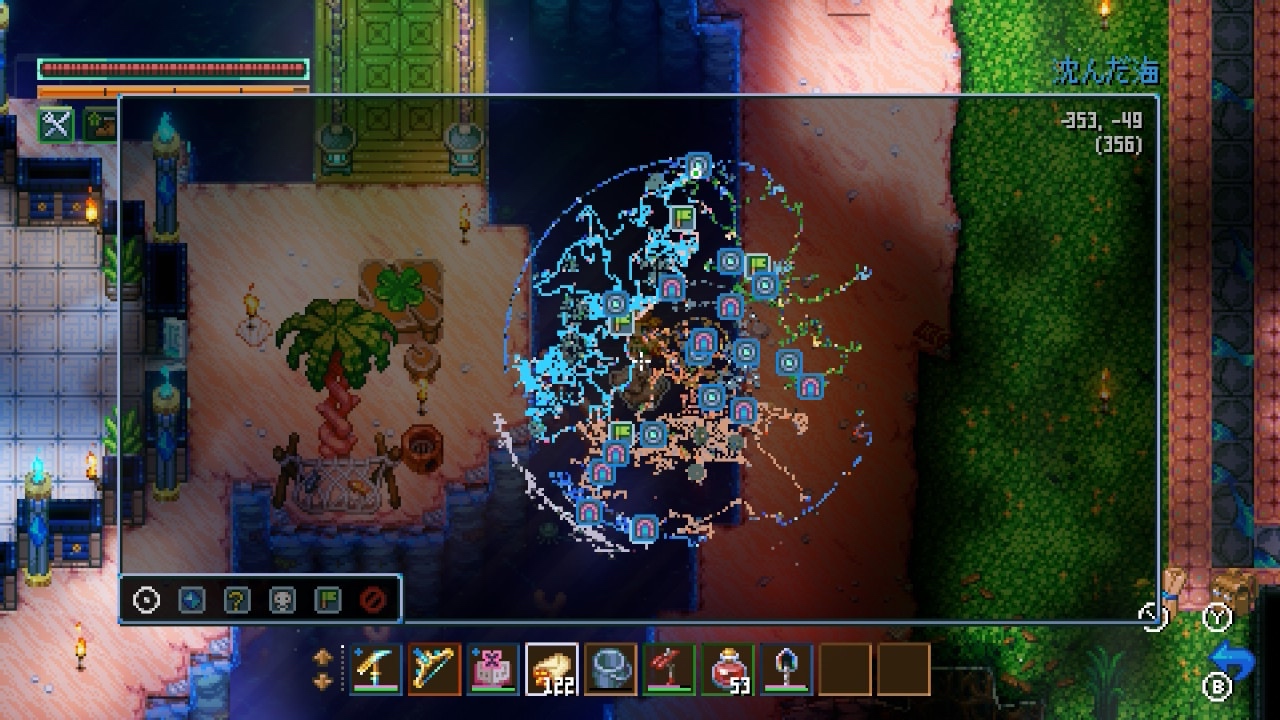Toggle the green flag map filter
1280x720 pixels.
point(327,600)
